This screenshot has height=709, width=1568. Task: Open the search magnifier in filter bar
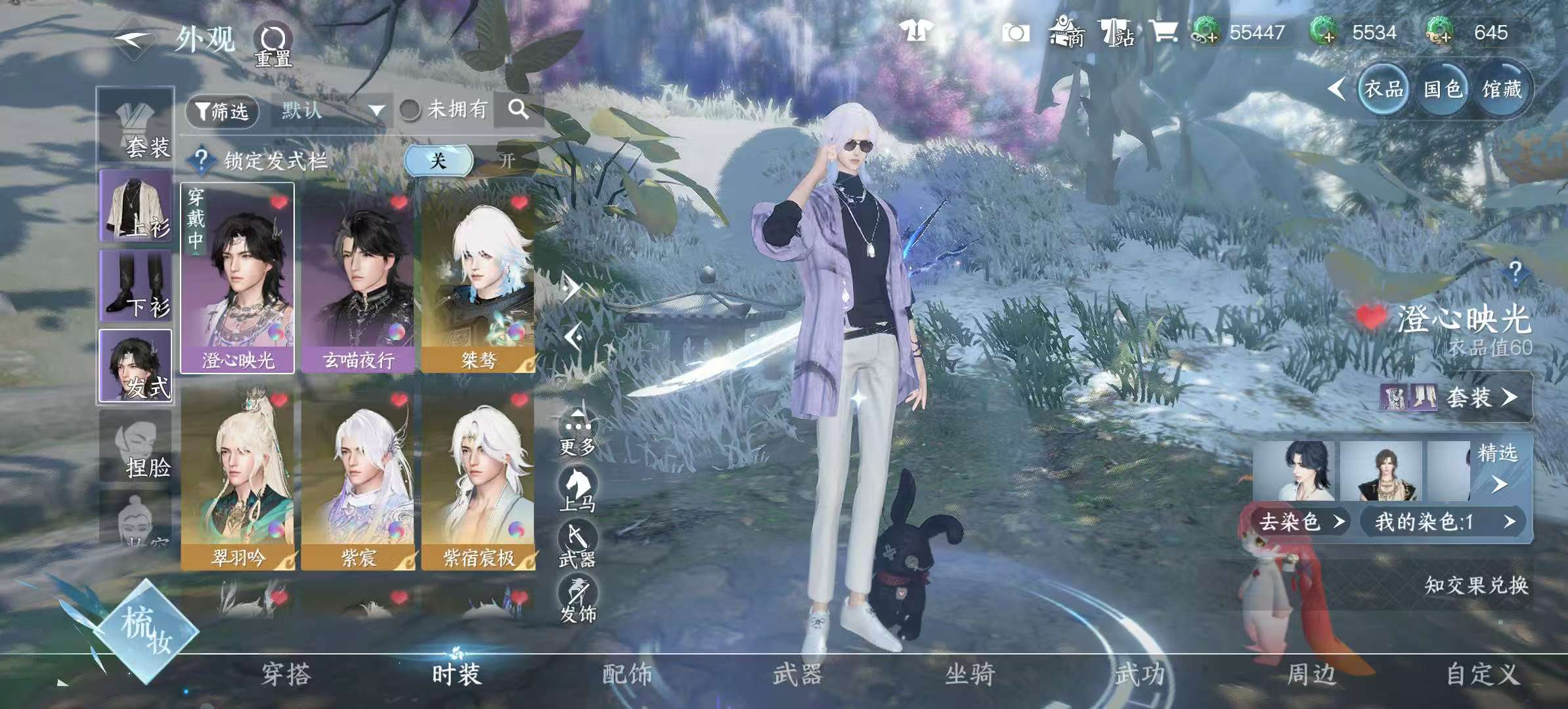[519, 111]
